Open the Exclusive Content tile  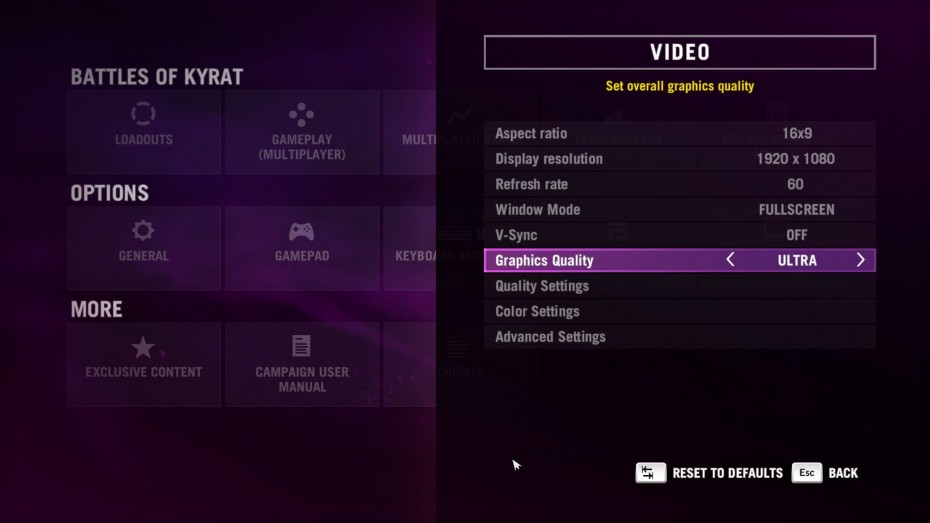click(x=144, y=363)
